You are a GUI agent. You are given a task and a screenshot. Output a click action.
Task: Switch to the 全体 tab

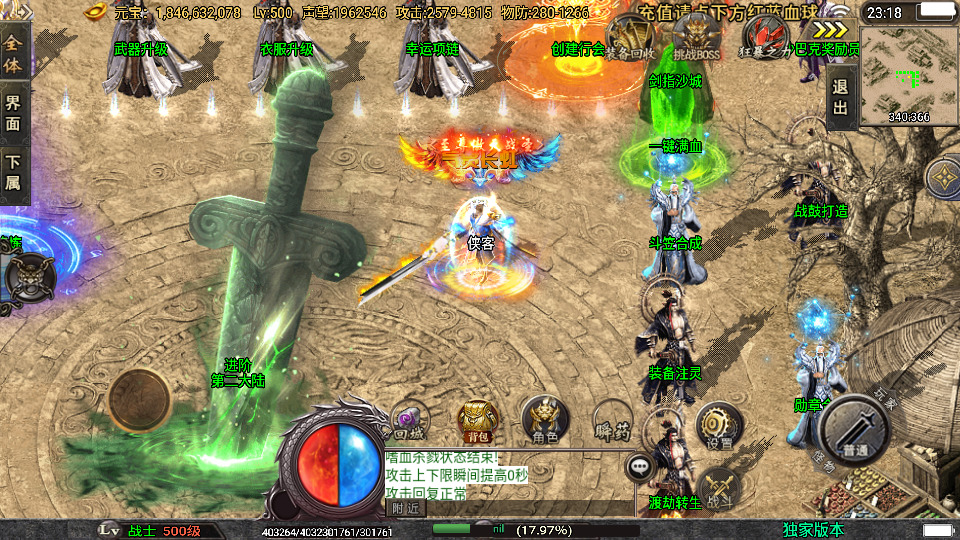pyautogui.click(x=14, y=46)
